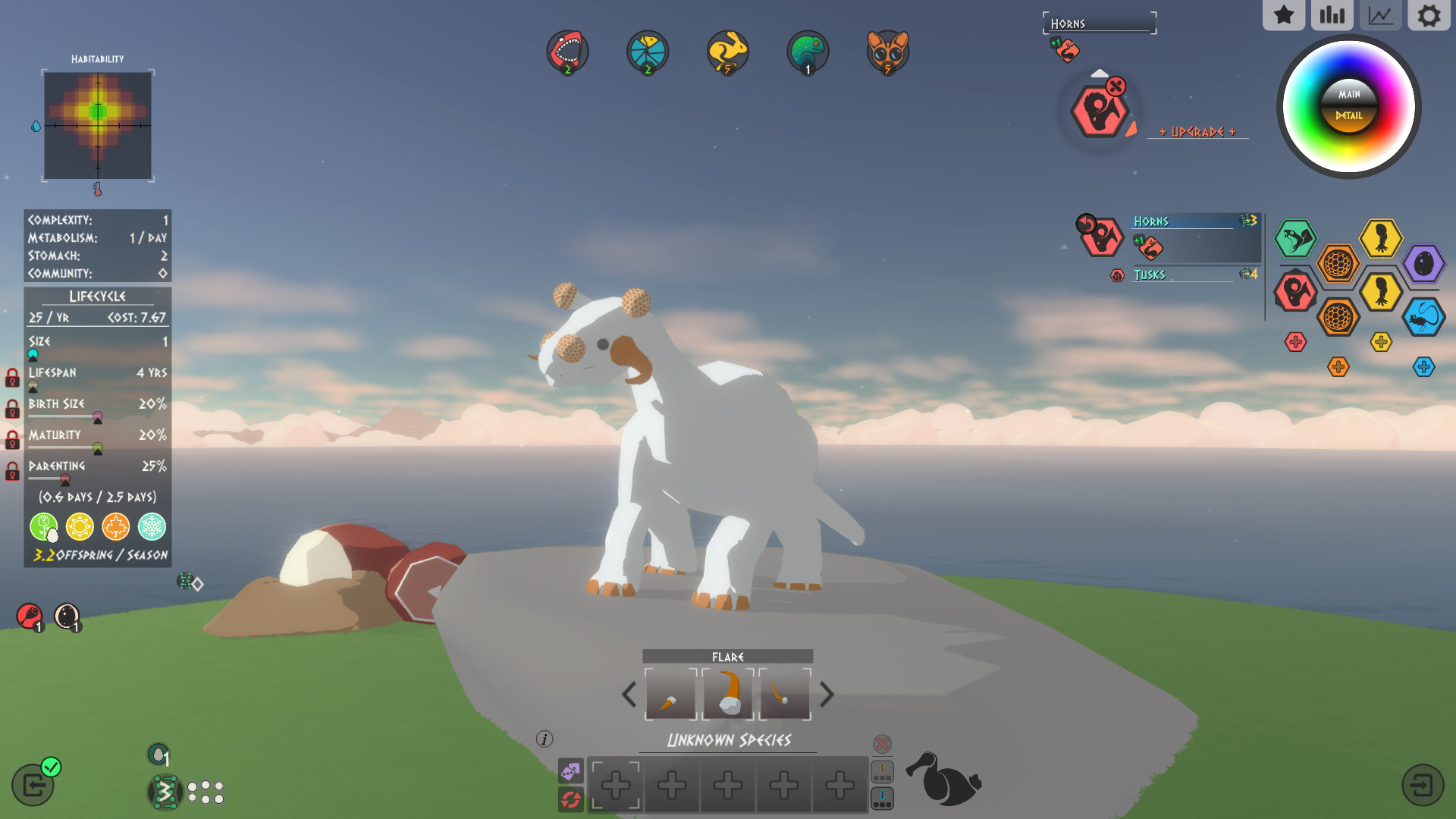Click the left chevron to browse flare variants

click(x=629, y=695)
